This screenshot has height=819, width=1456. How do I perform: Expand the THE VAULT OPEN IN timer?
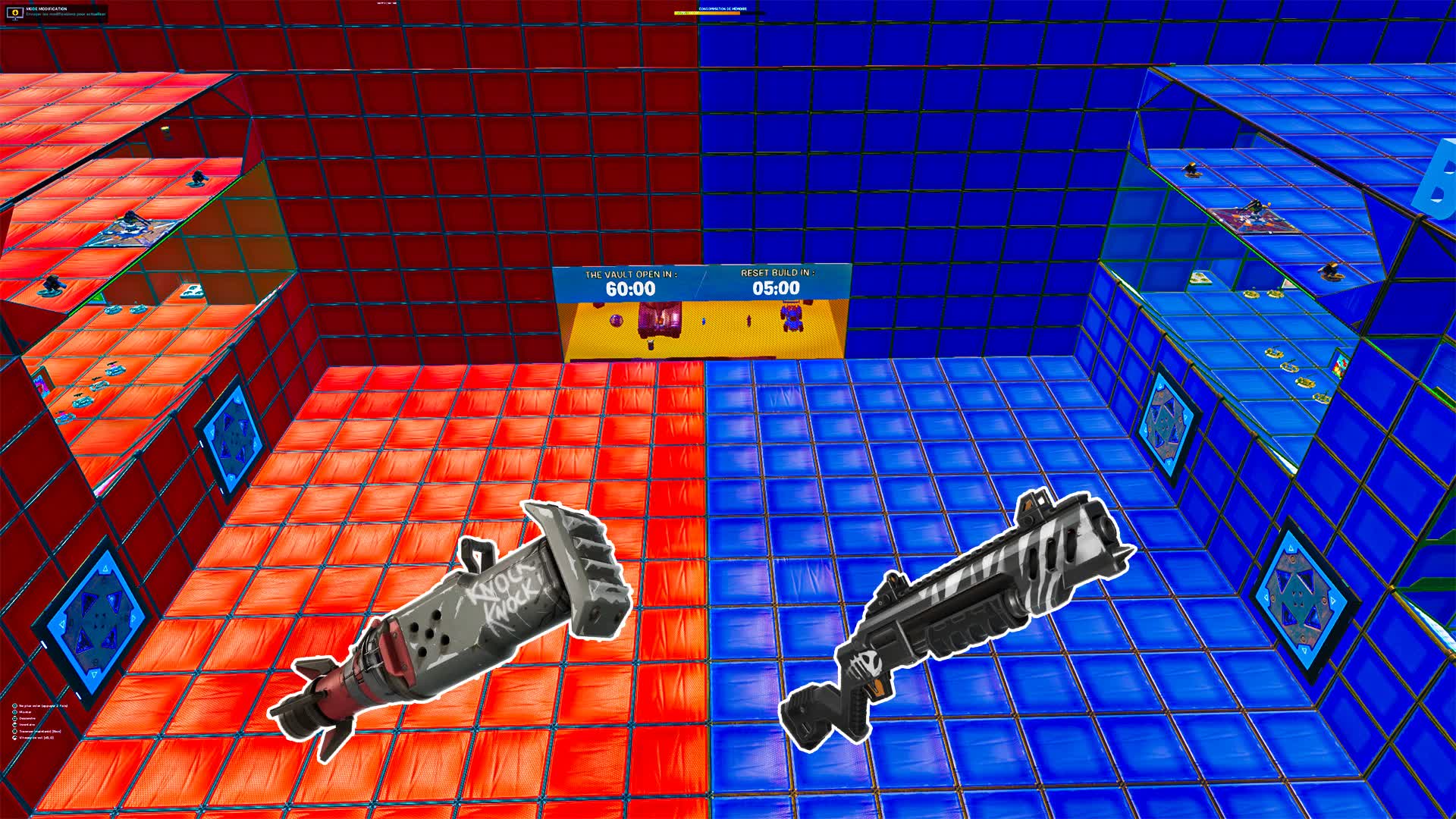(629, 281)
